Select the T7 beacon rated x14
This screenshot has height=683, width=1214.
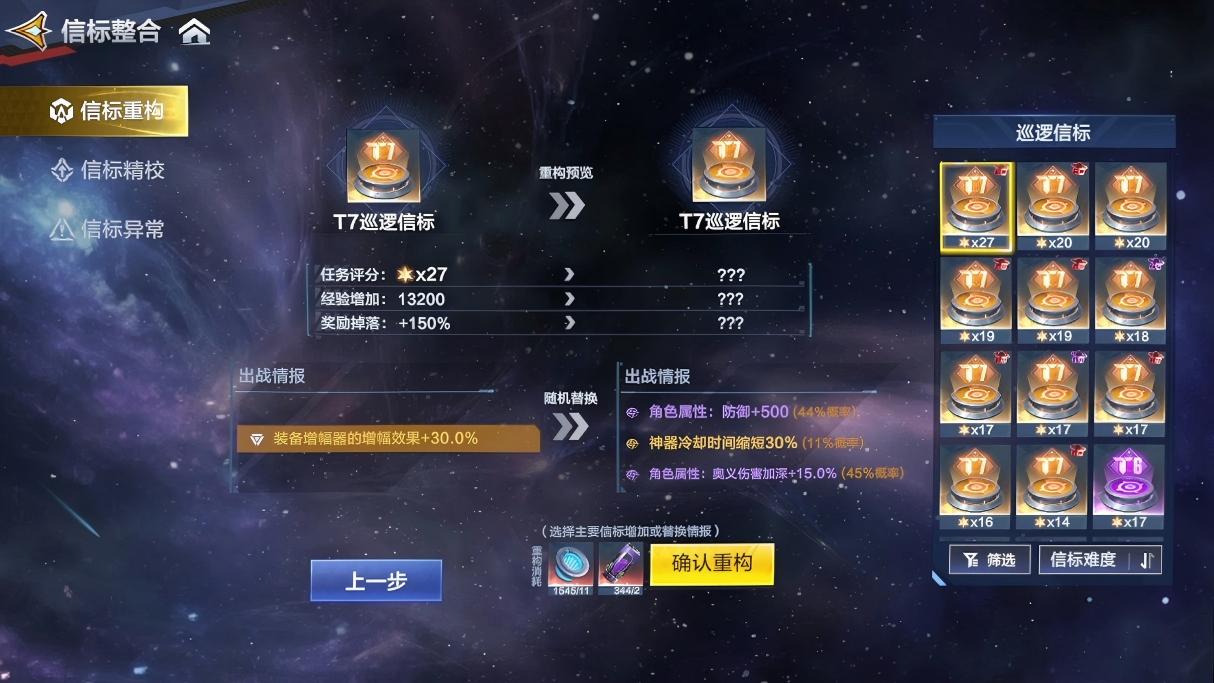[1053, 487]
